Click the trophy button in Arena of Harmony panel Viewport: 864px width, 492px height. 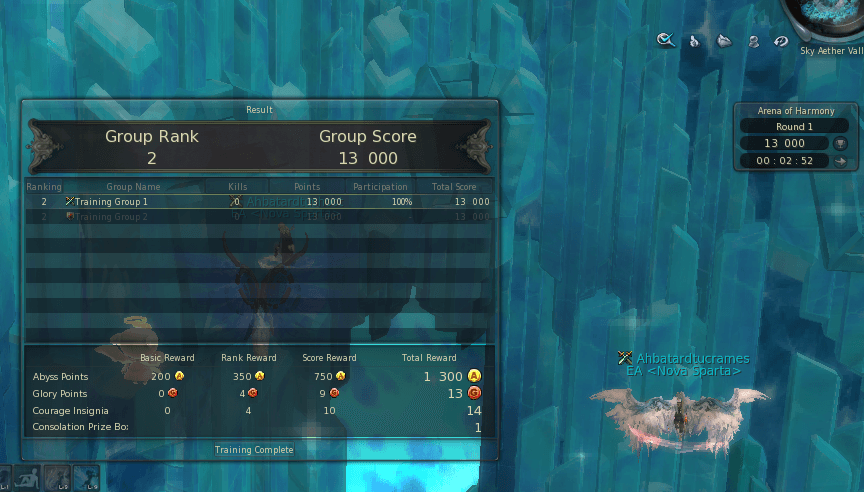(x=840, y=143)
